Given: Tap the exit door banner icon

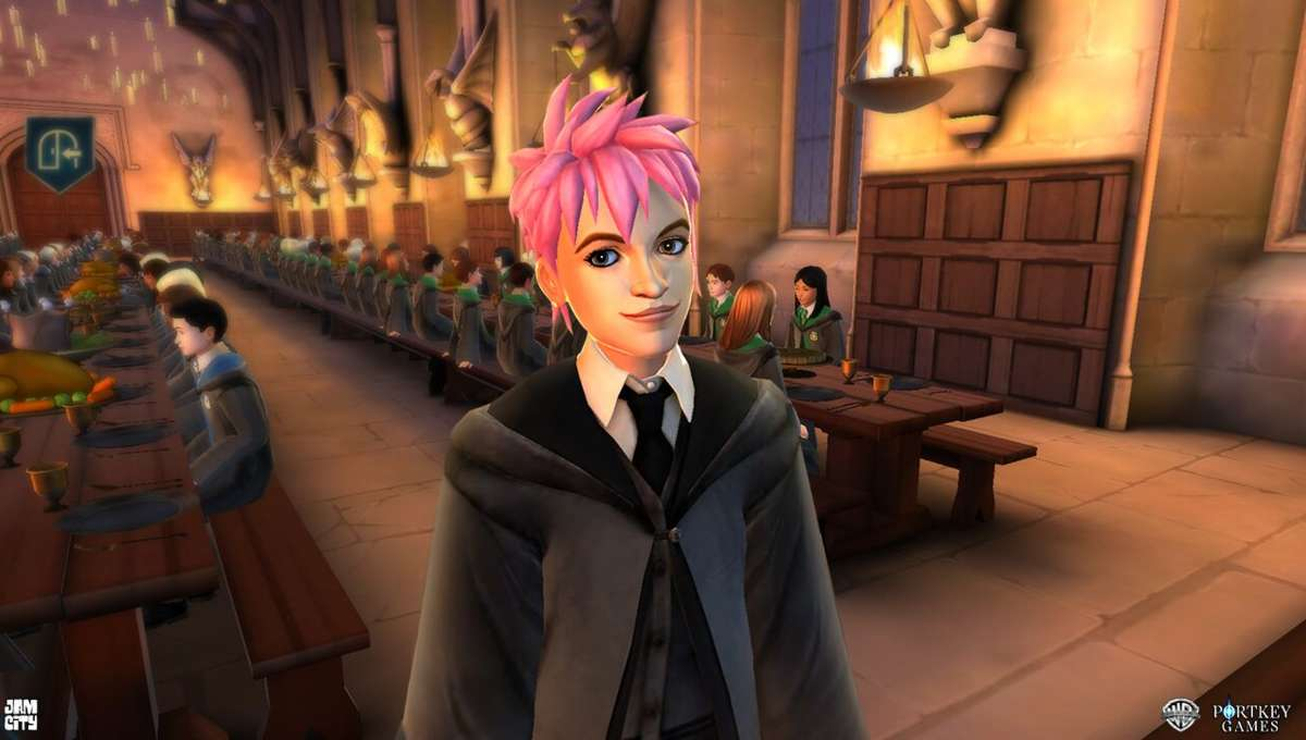Looking at the screenshot, I should click(60, 151).
